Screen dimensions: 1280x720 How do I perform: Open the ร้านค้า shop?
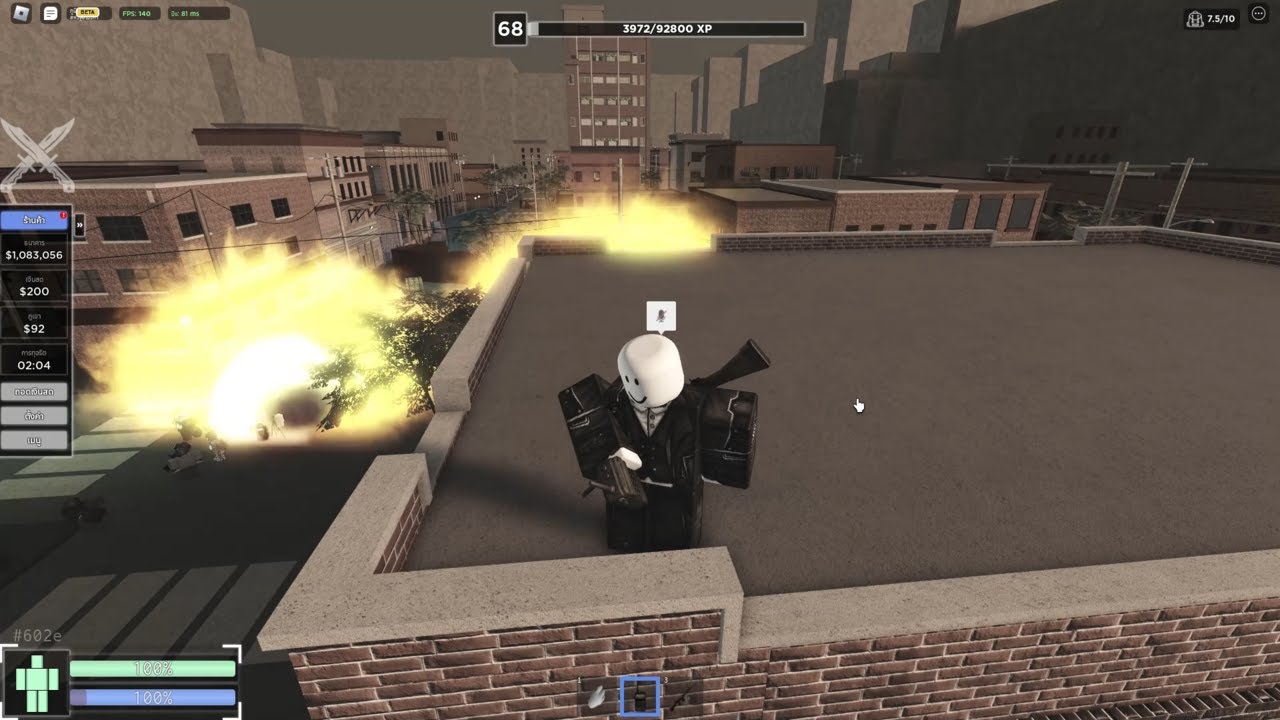34,220
